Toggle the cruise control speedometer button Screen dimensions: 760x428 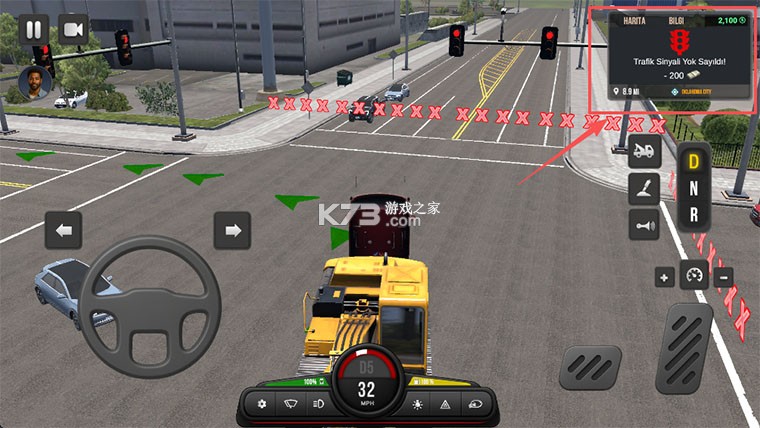pos(694,276)
